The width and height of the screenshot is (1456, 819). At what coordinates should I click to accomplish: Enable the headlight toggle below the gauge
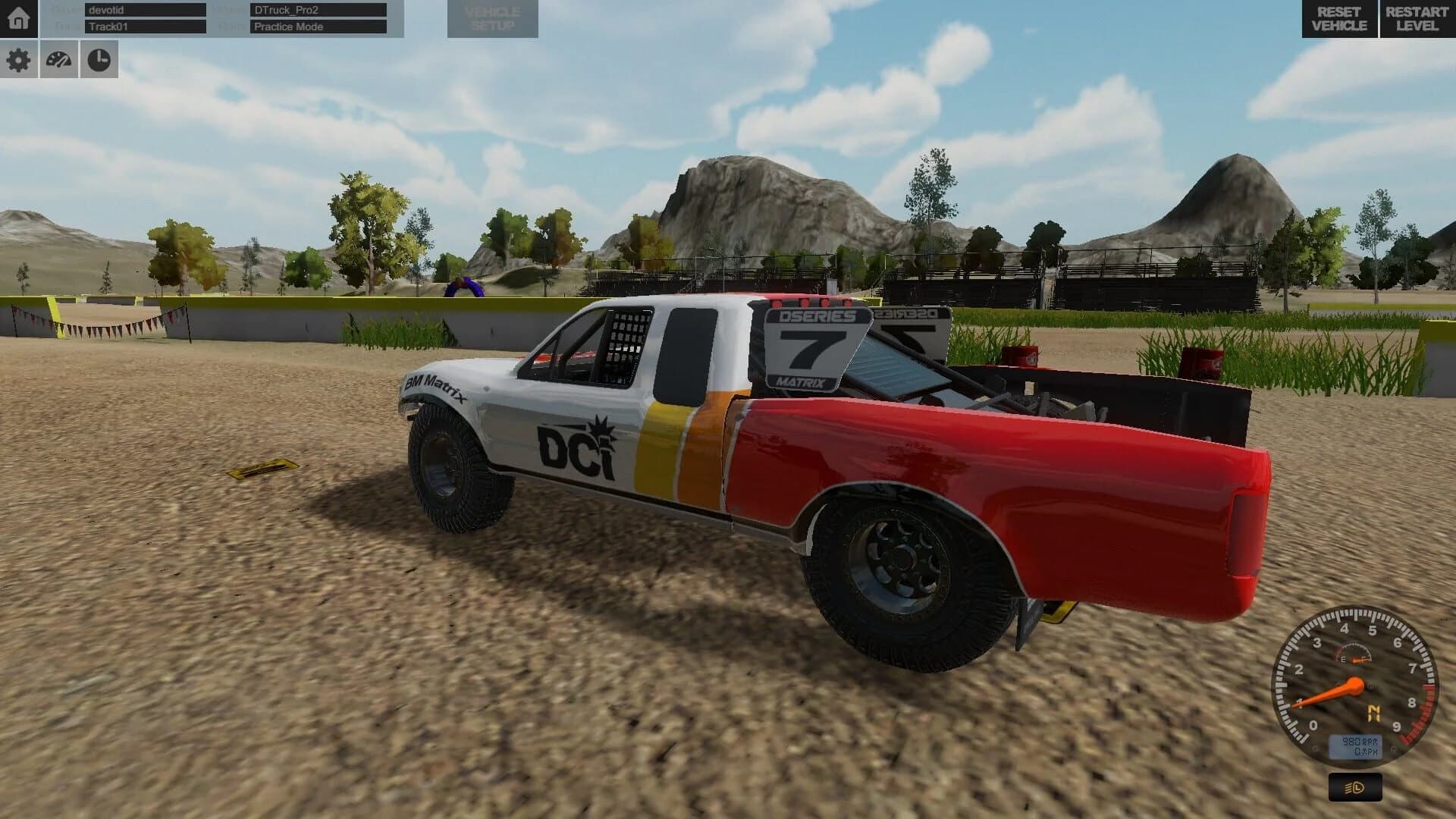click(1354, 786)
